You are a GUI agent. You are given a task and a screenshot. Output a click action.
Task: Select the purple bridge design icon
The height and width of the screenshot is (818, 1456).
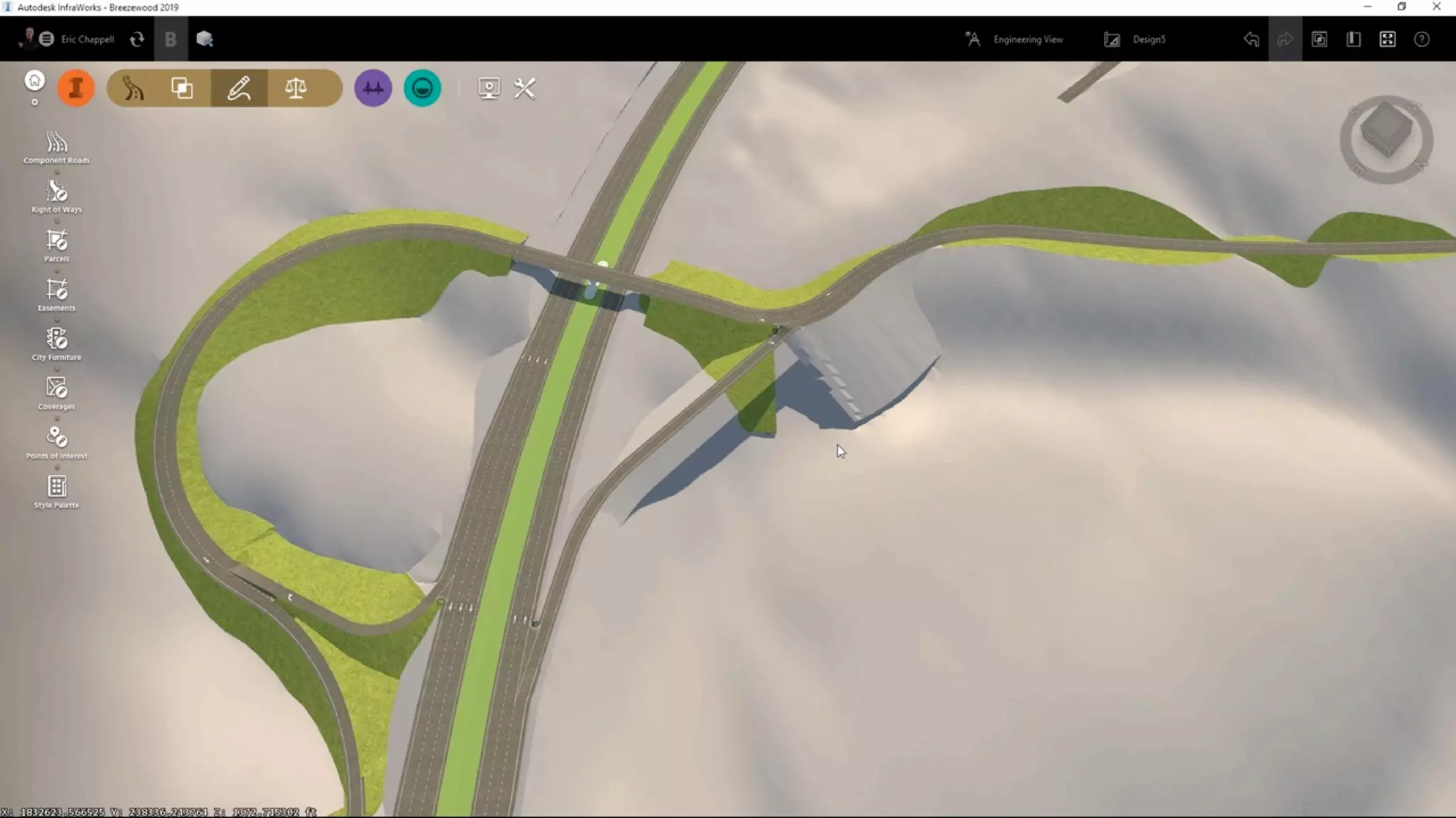click(x=373, y=88)
